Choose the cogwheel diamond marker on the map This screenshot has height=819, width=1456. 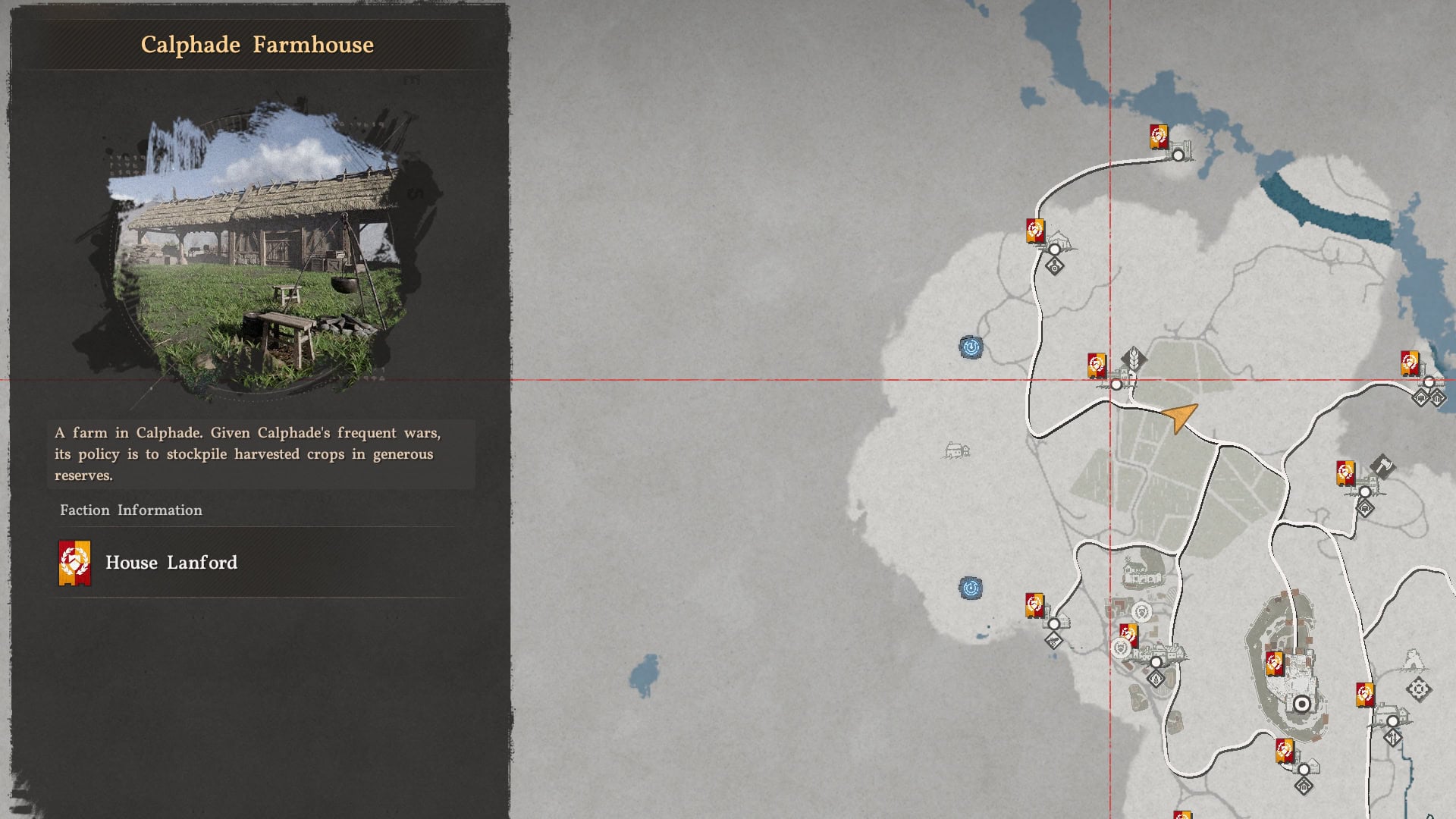pos(1418,689)
